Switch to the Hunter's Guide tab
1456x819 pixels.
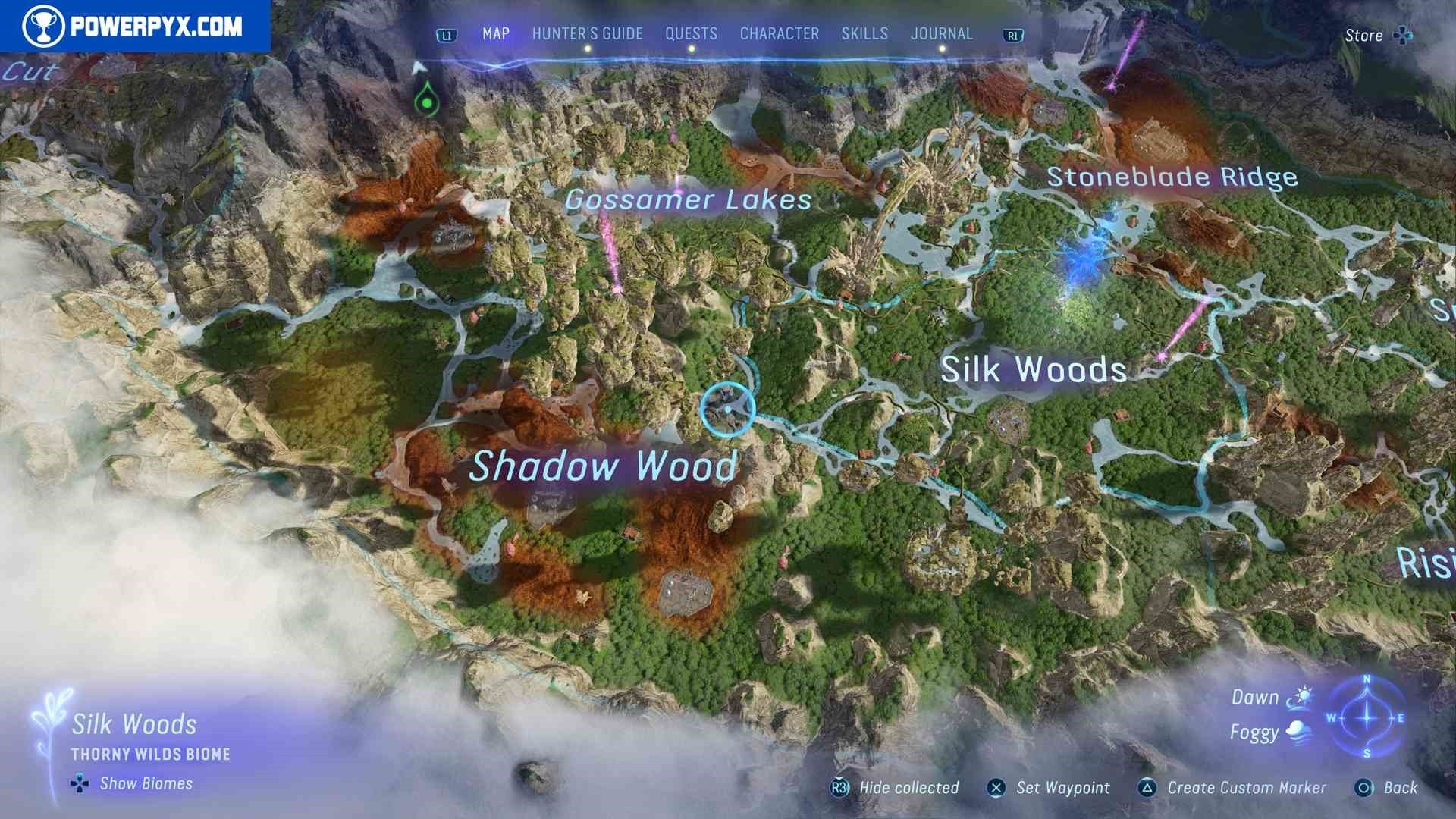[x=587, y=34]
